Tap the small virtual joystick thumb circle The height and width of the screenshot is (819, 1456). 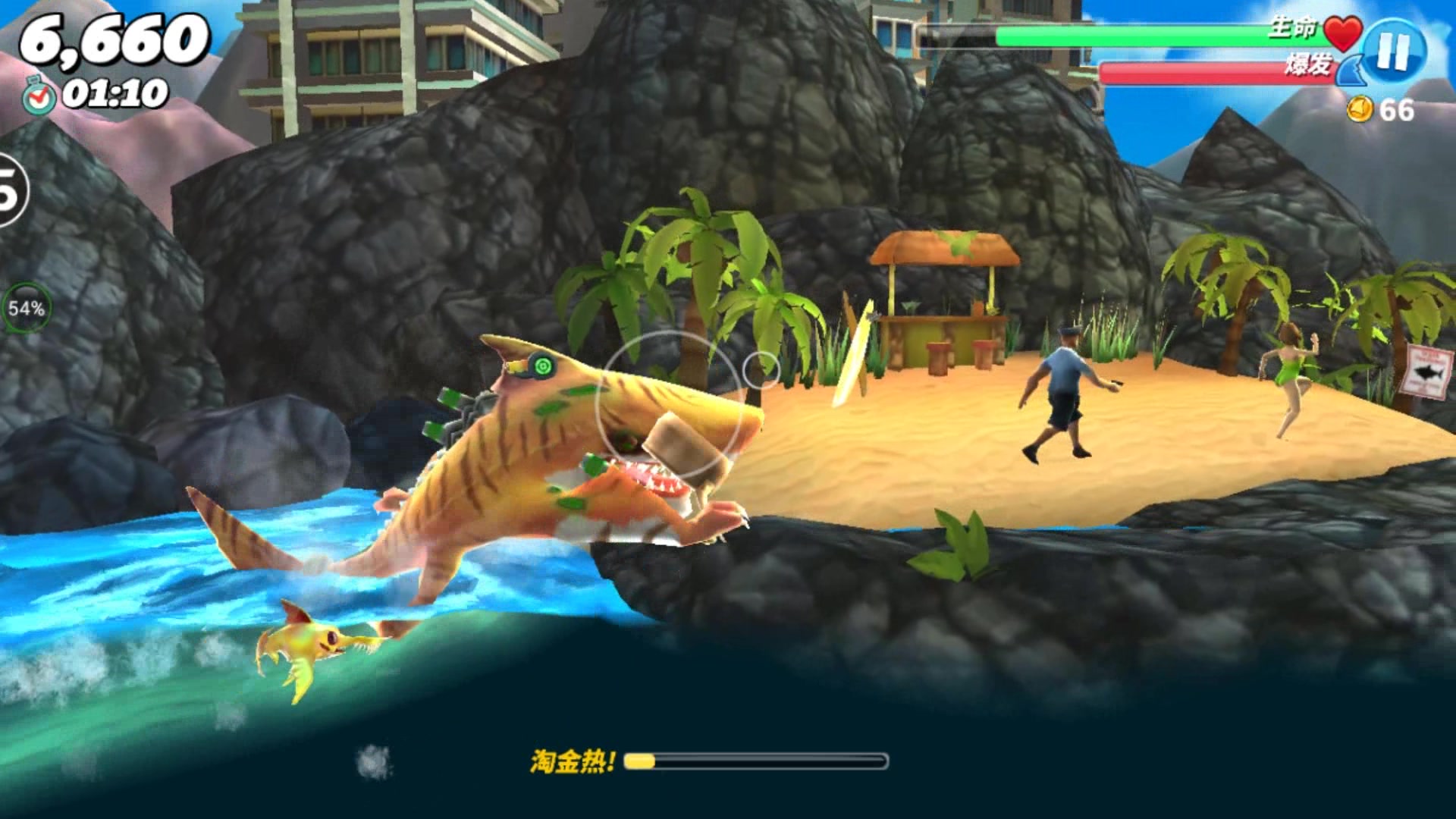pyautogui.click(x=761, y=369)
